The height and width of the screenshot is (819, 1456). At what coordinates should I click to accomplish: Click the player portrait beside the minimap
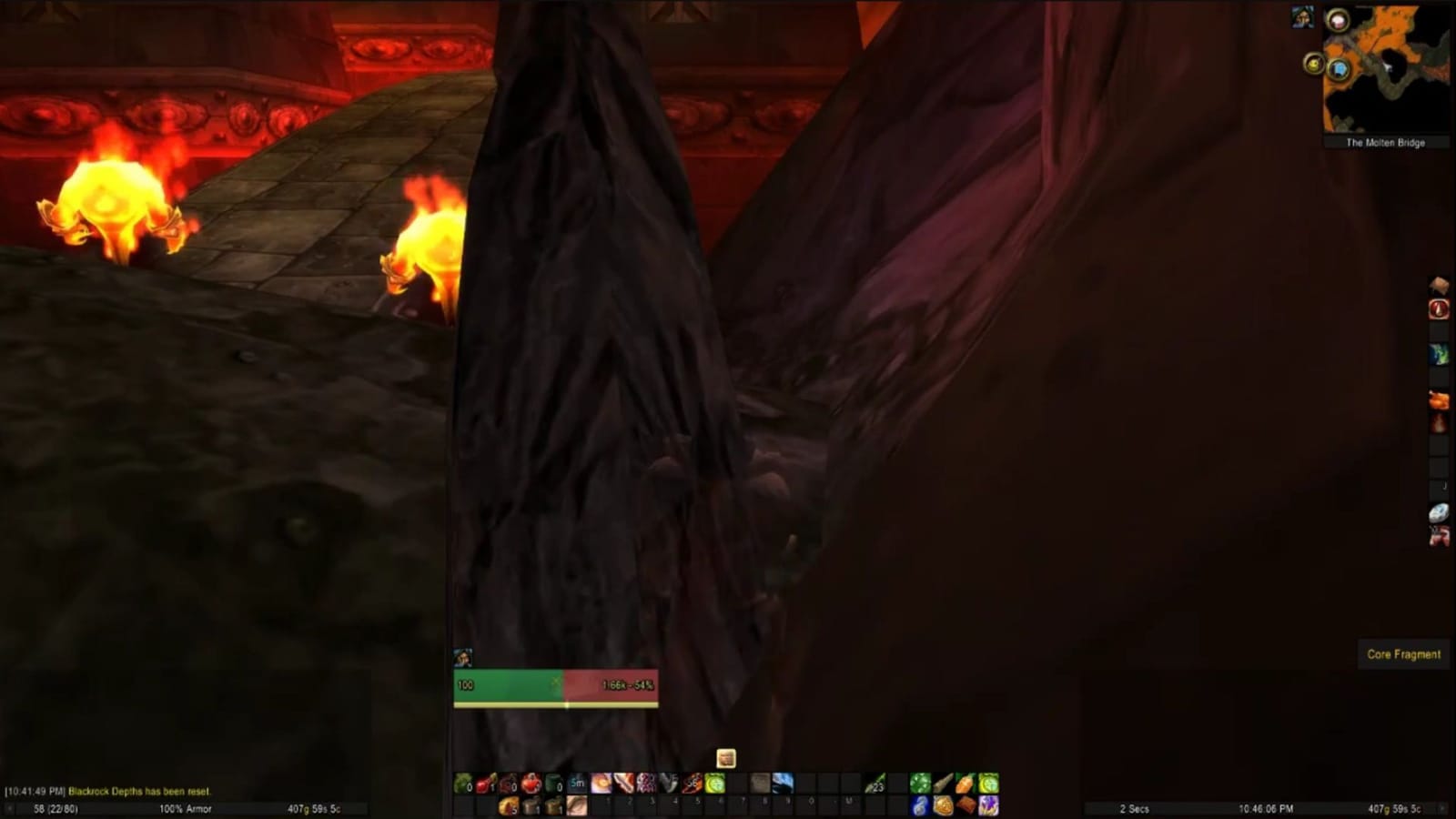(x=1303, y=15)
